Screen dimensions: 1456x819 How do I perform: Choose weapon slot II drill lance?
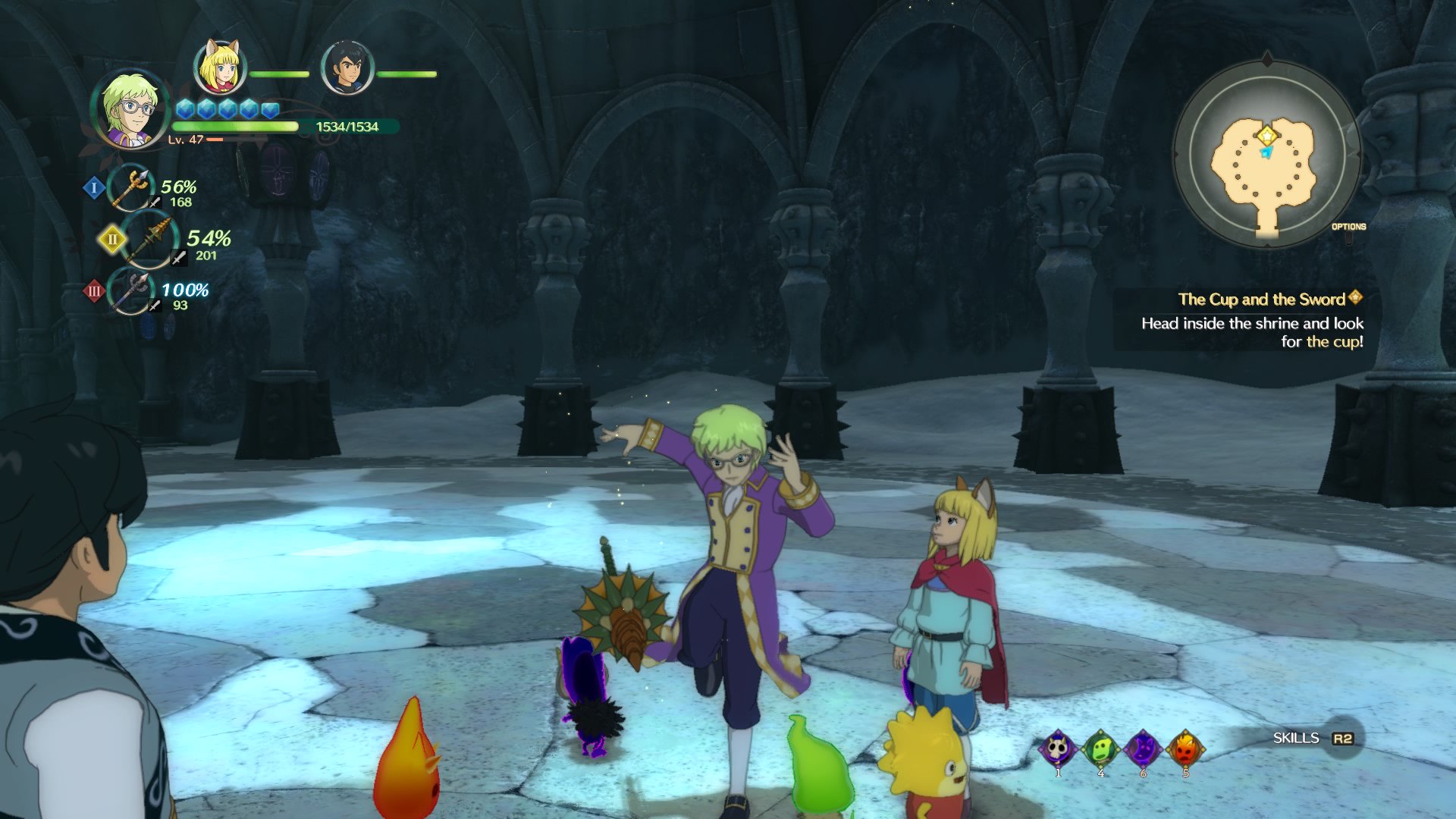click(x=151, y=240)
